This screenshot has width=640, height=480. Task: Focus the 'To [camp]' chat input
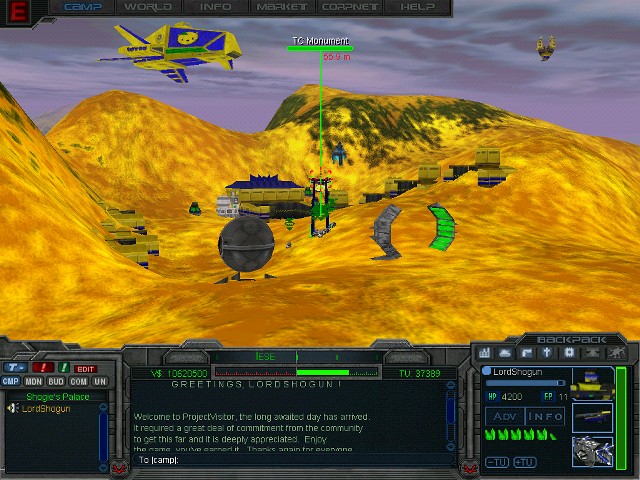click(290, 460)
